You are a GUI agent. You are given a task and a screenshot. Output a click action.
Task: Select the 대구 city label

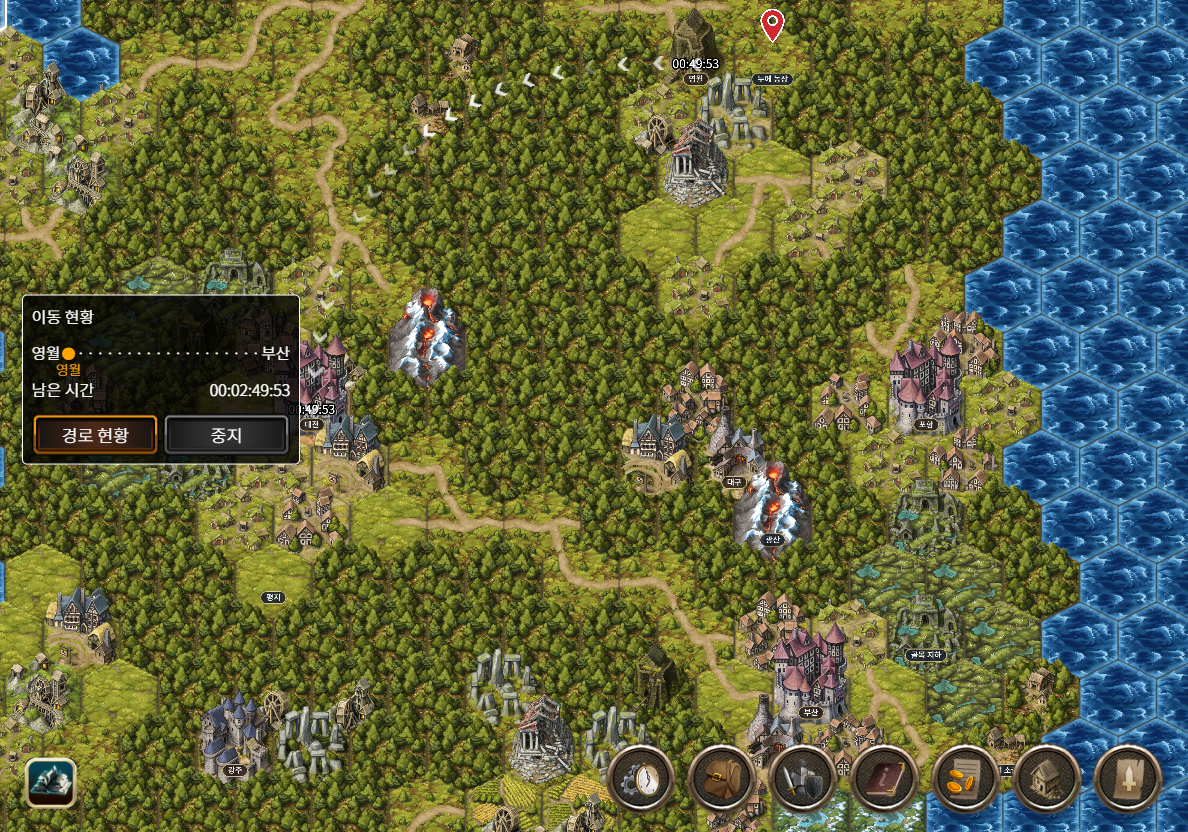coord(737,482)
